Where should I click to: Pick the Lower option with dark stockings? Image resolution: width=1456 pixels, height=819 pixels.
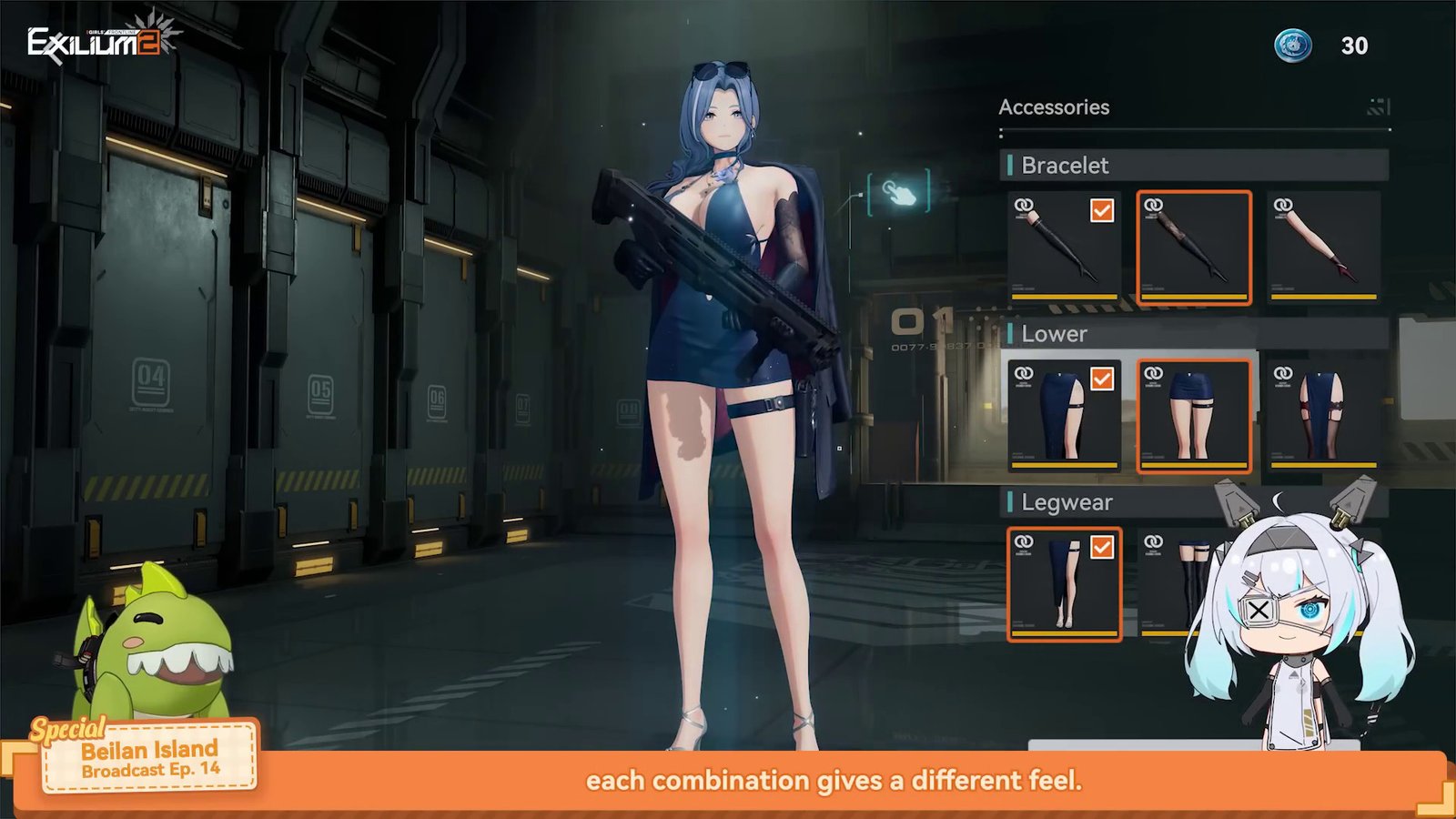[1323, 416]
